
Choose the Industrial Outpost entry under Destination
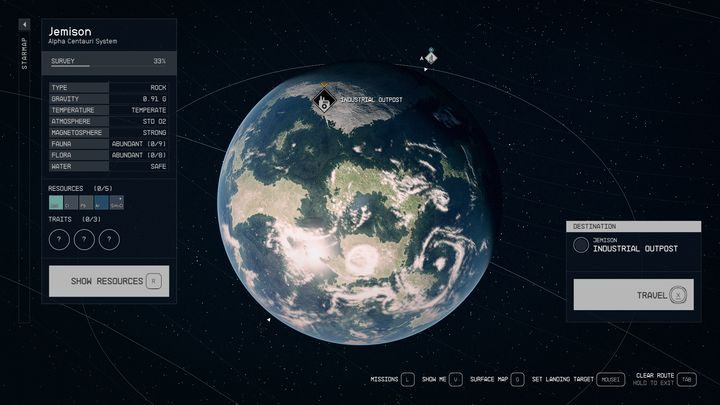tap(633, 245)
